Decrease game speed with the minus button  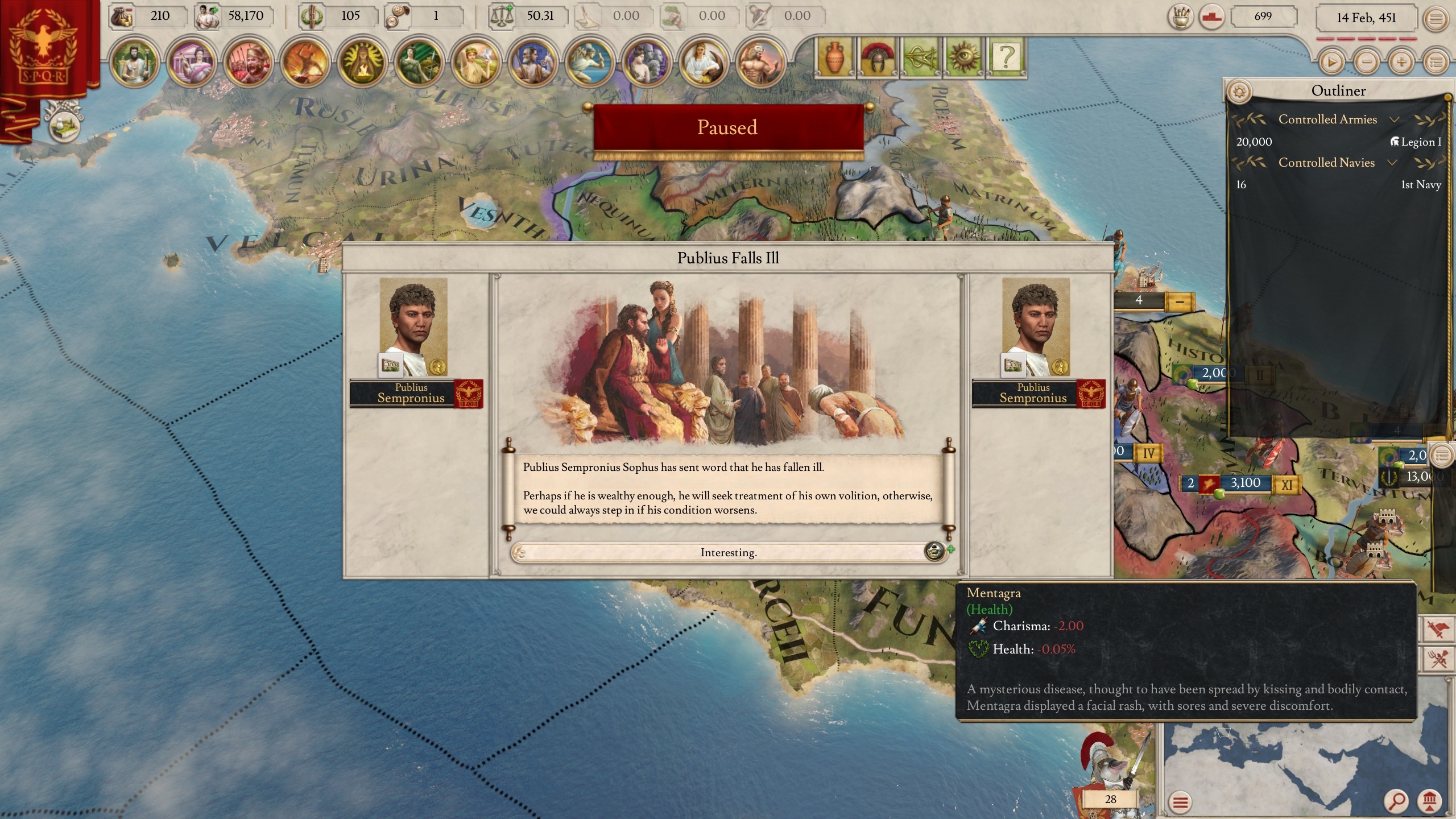1366,61
